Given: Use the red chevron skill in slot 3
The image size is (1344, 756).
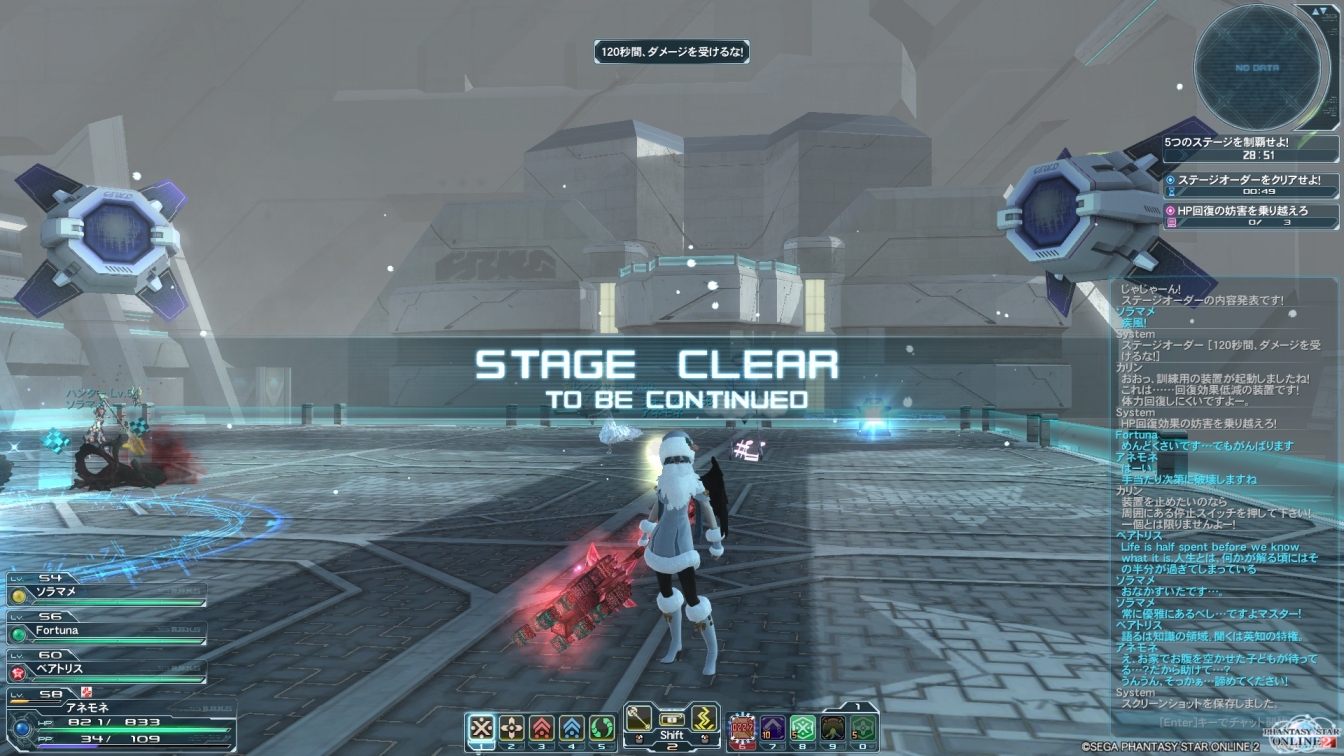Looking at the screenshot, I should coord(542,727).
